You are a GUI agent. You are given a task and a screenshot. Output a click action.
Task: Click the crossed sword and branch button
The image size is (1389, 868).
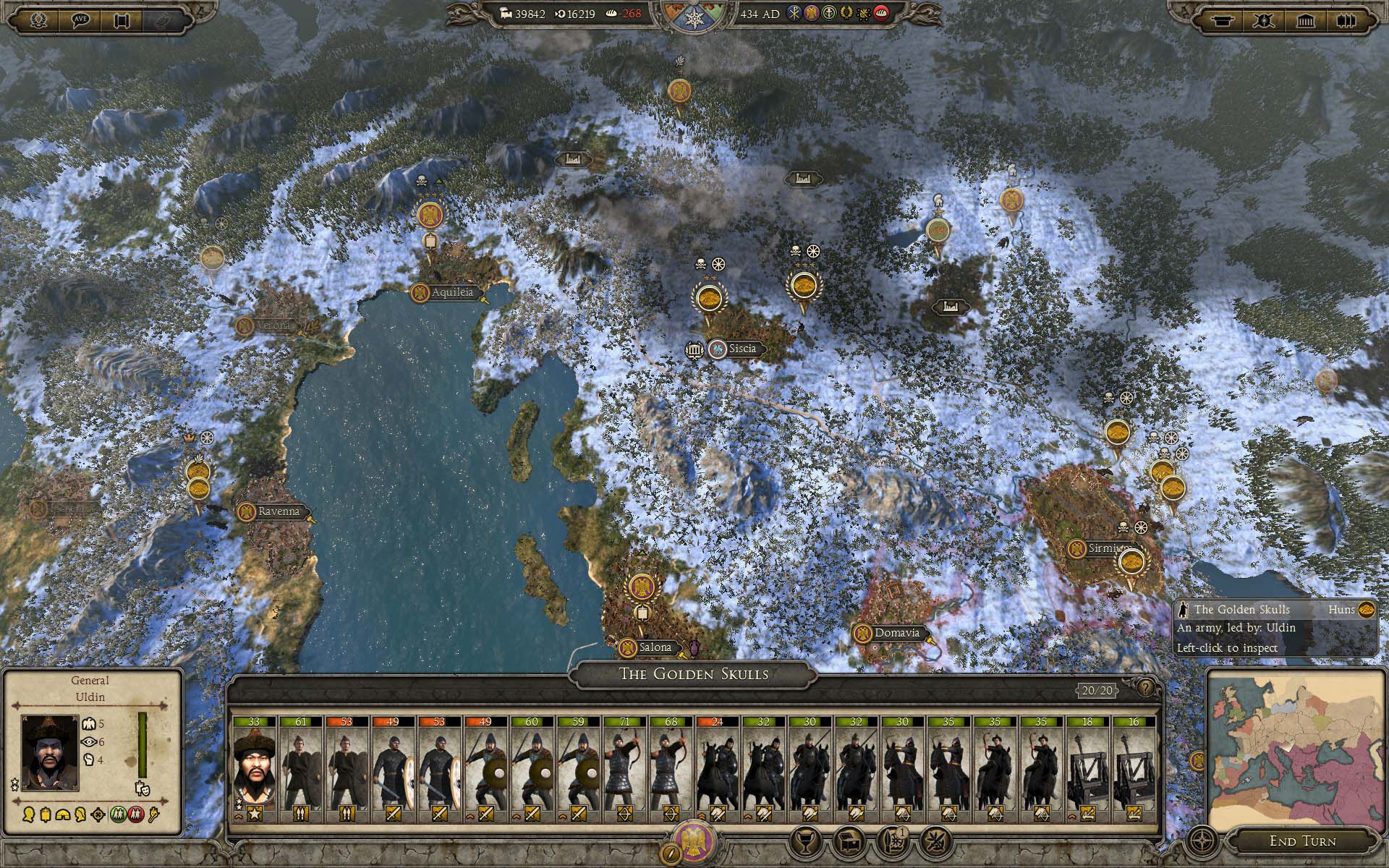click(x=935, y=841)
